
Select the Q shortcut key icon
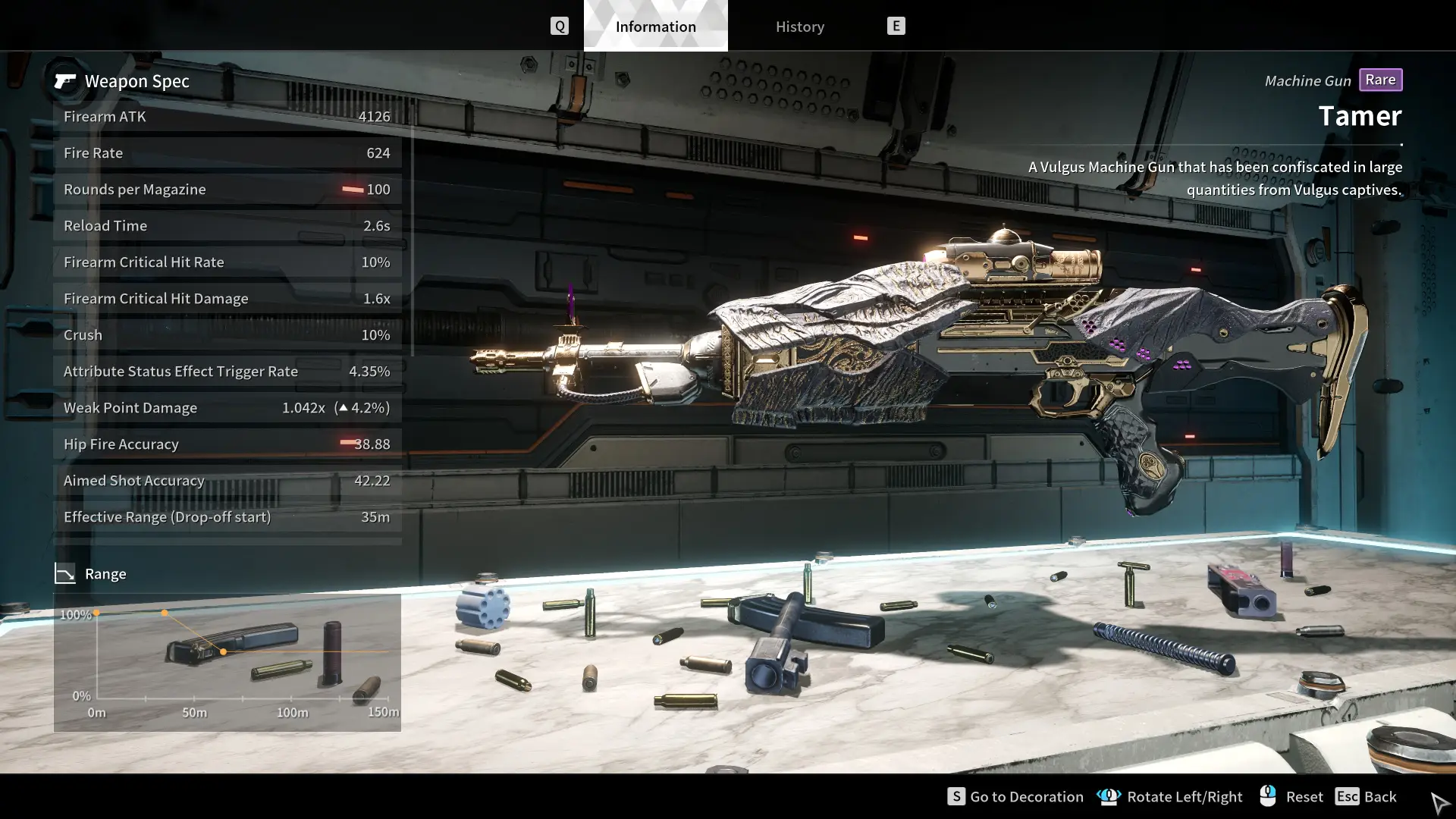coord(560,25)
